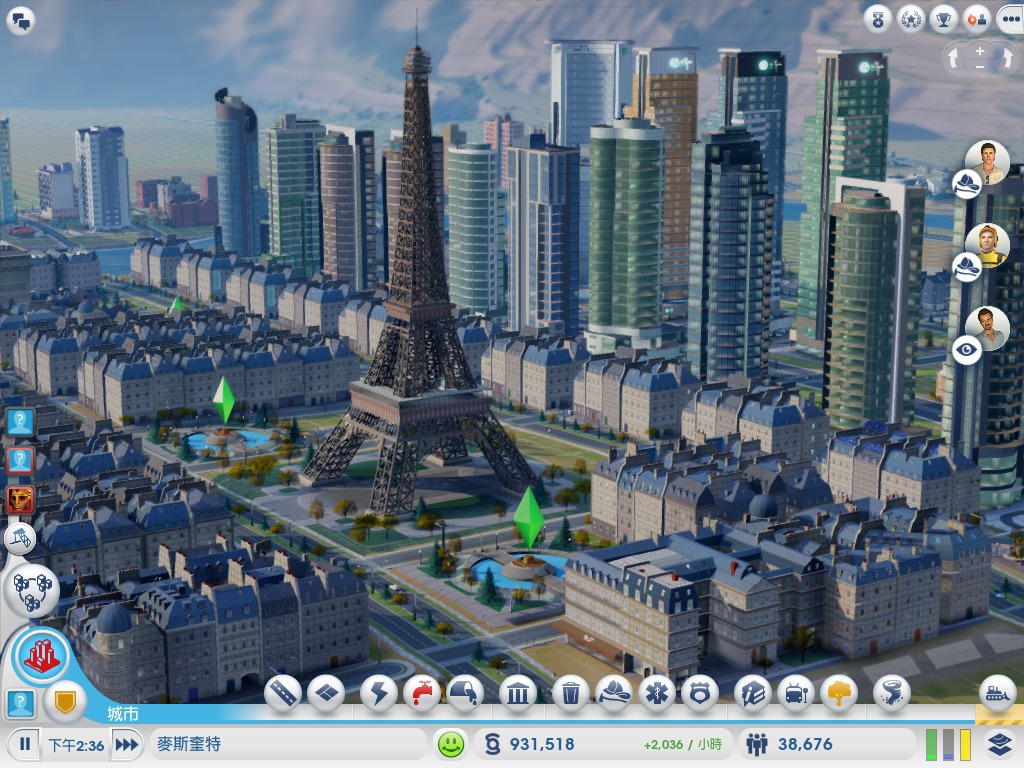Open the data layers stack button
1024x768 pixels.
[999, 744]
